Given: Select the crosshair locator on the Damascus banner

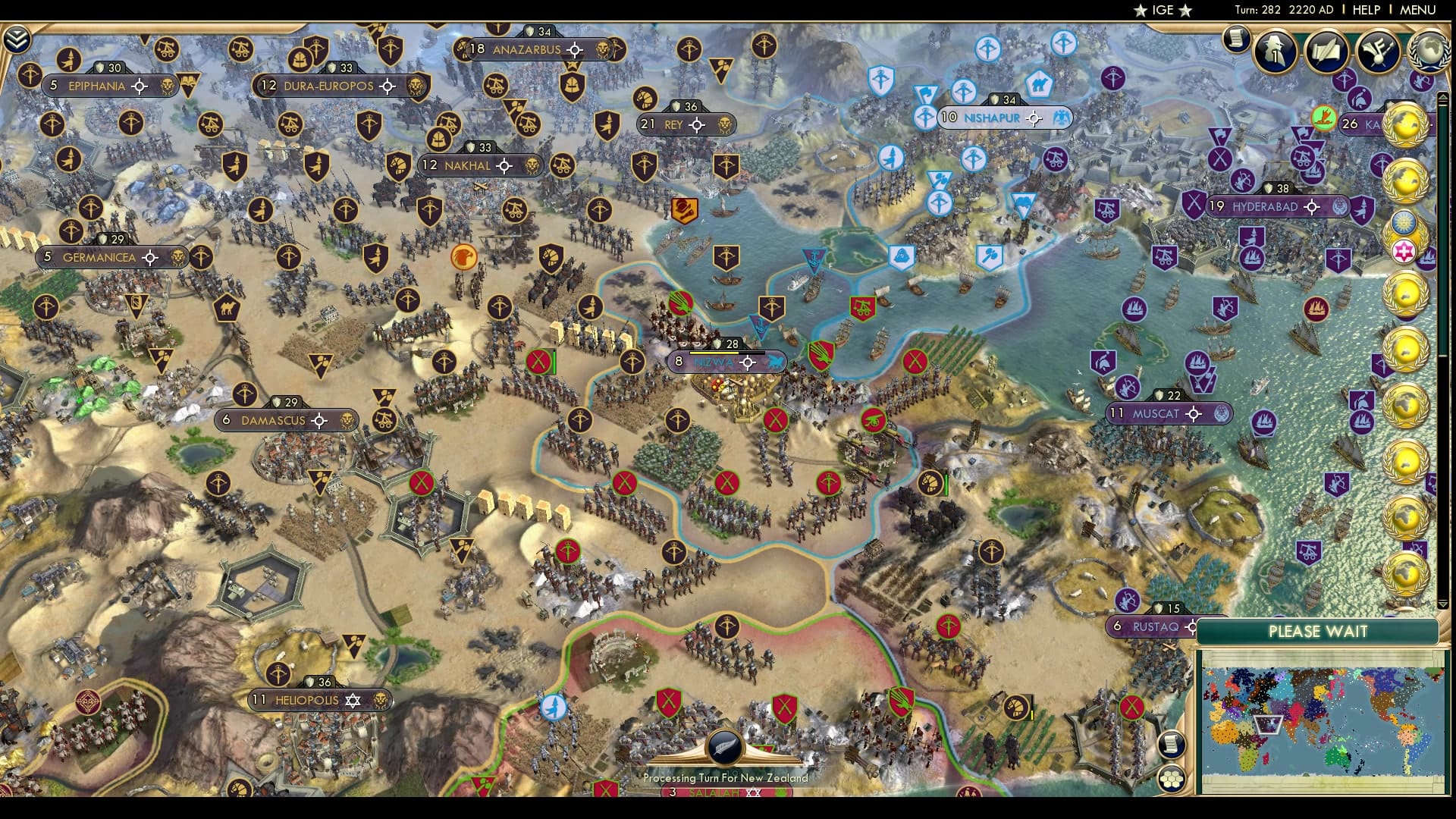Looking at the screenshot, I should coord(320,419).
